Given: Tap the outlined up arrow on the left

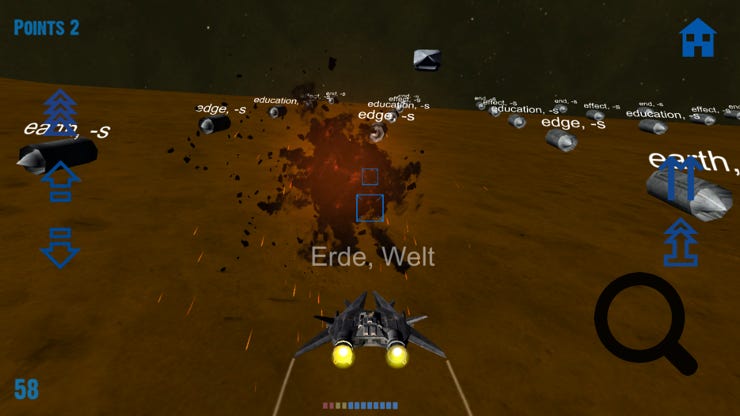Looking at the screenshot, I should (60, 181).
